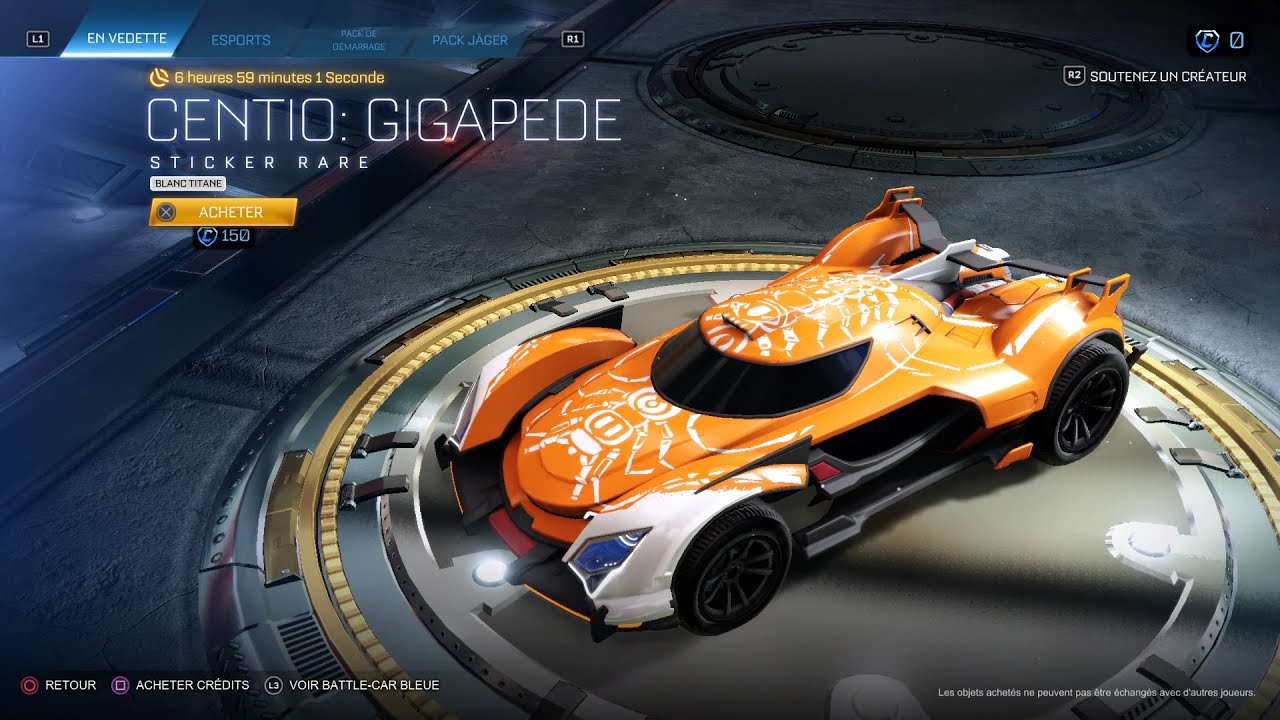The height and width of the screenshot is (720, 1280).
Task: Show the blue Battle-Car preview
Action: coord(363,685)
